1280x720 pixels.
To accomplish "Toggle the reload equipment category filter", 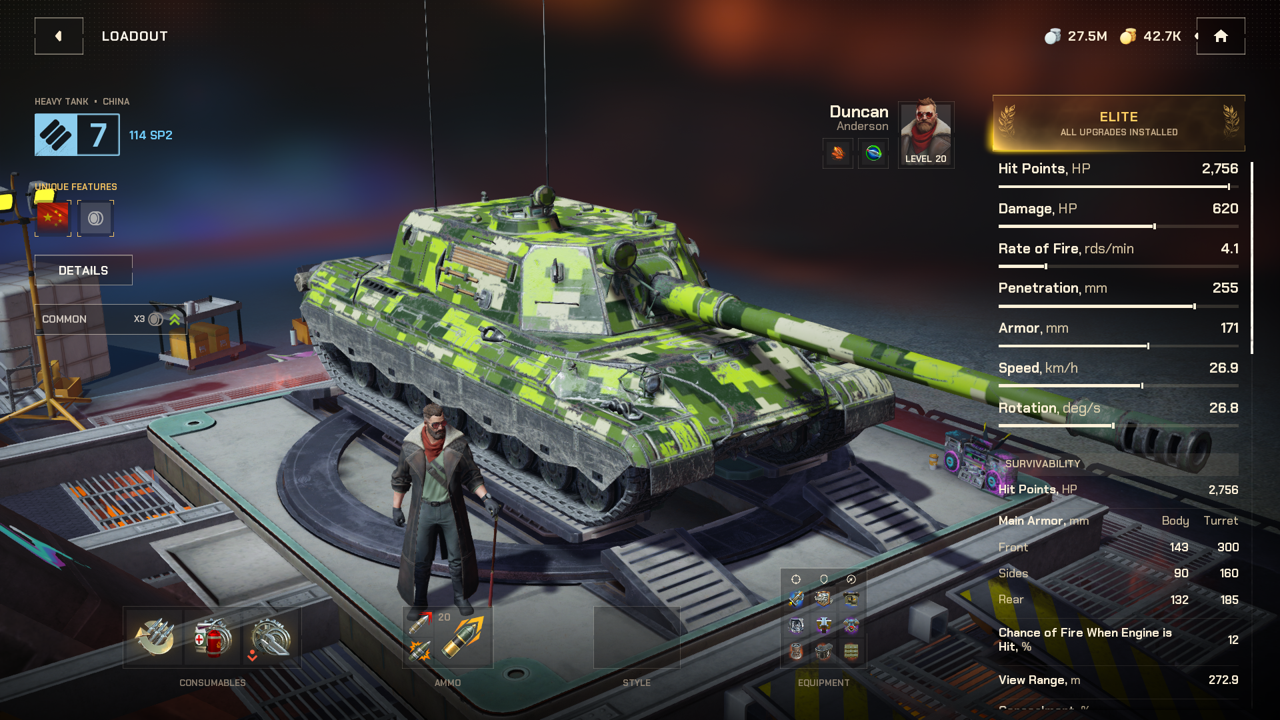I will point(851,578).
